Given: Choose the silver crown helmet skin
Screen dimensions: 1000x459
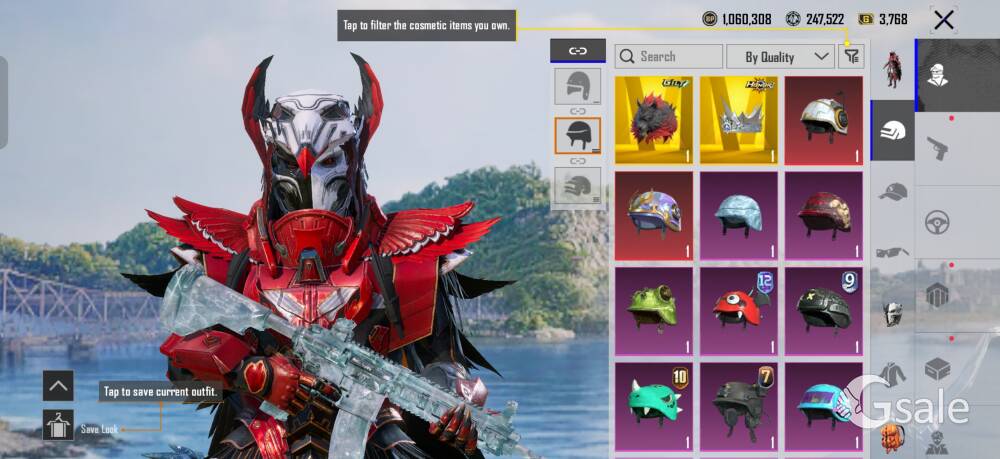Looking at the screenshot, I should (738, 120).
